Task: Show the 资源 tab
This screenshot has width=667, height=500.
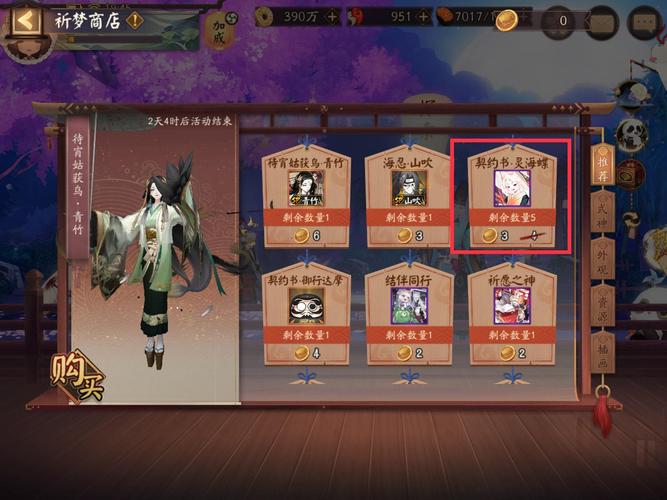Action: [x=602, y=304]
